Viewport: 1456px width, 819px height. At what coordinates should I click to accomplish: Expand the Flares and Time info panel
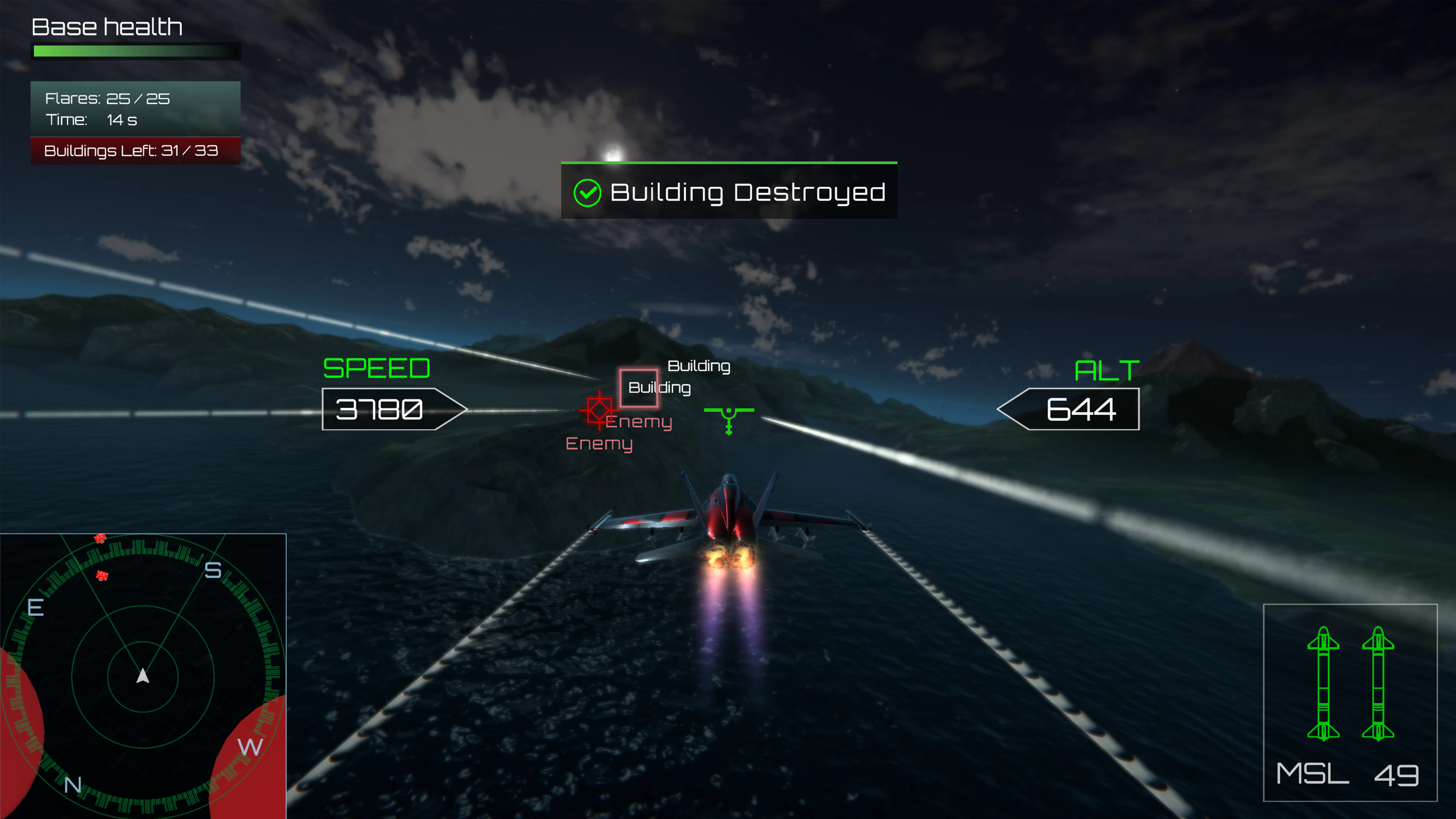coord(136,109)
